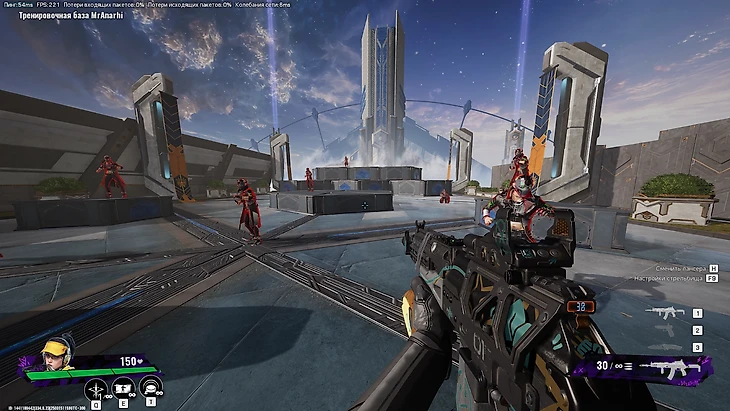Image resolution: width=730 pixels, height=411 pixels.
Task: Select the assault rifle weapon slot
Action: [x=666, y=312]
